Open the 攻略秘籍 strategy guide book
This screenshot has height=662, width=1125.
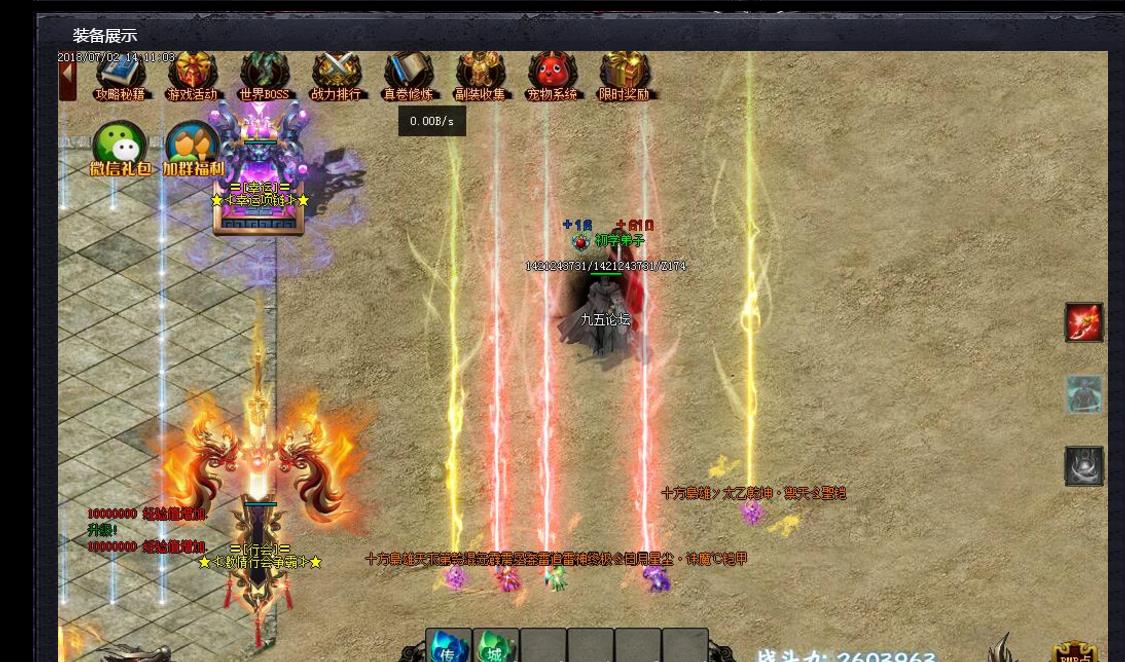[x=121, y=76]
